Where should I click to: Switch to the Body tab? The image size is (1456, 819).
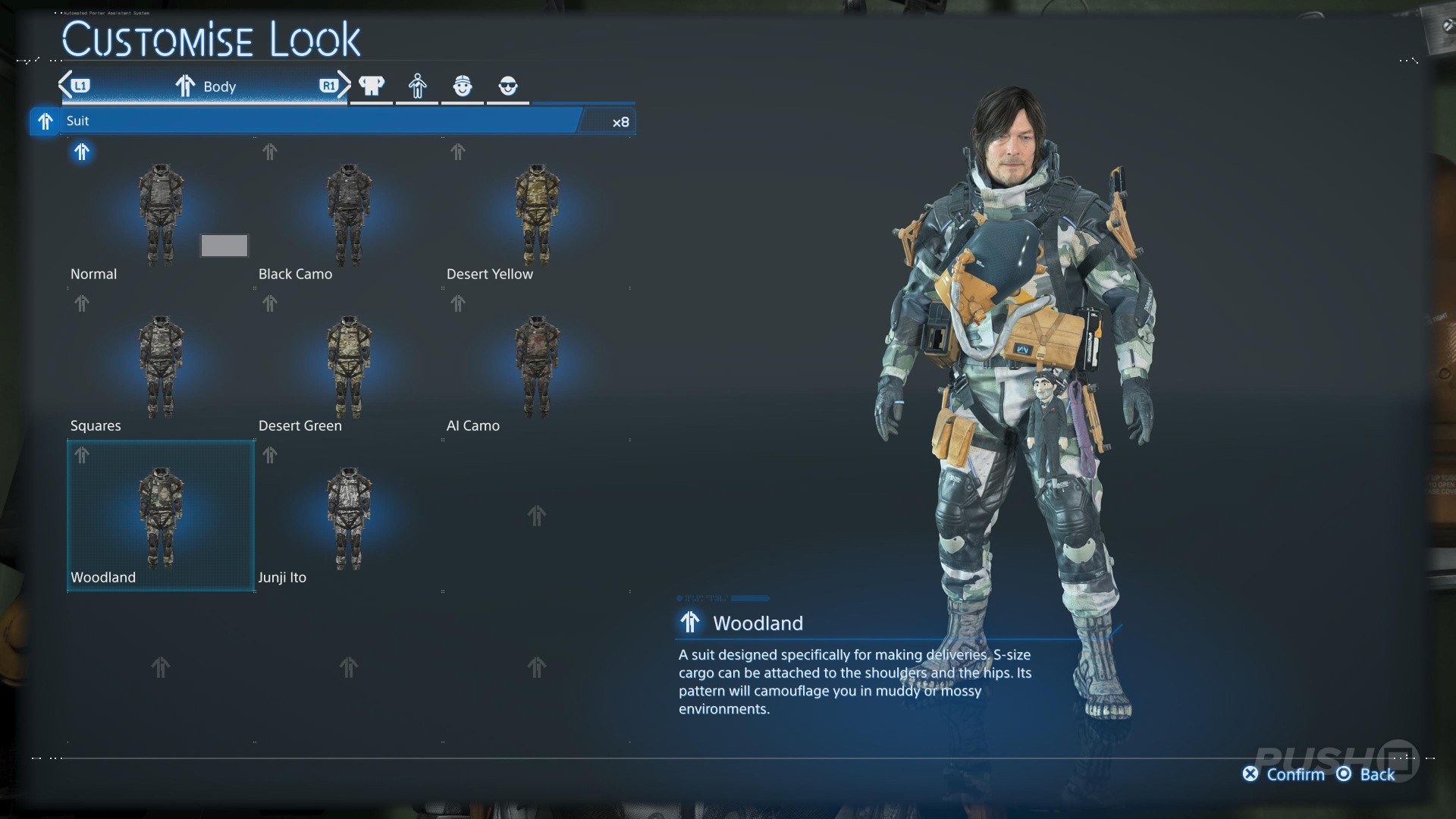(205, 86)
